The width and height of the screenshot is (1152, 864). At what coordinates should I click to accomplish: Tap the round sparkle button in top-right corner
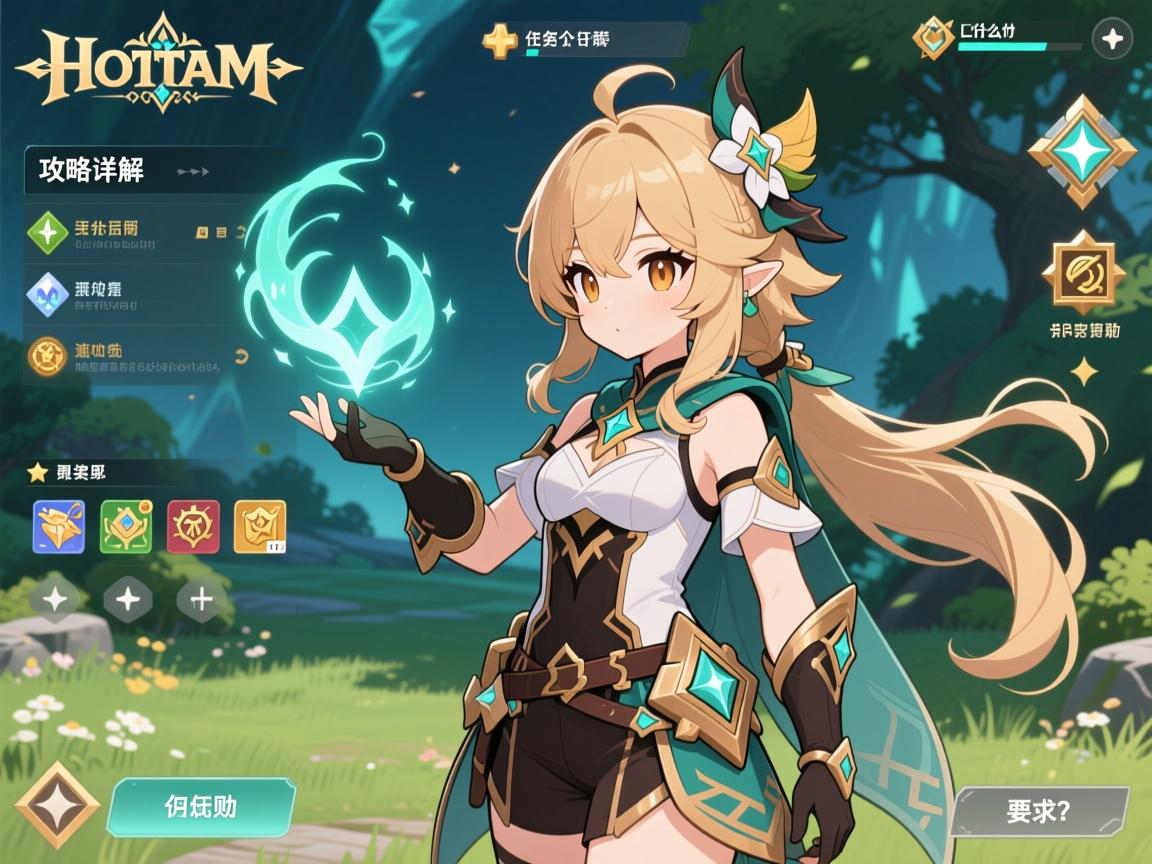click(x=1112, y=40)
